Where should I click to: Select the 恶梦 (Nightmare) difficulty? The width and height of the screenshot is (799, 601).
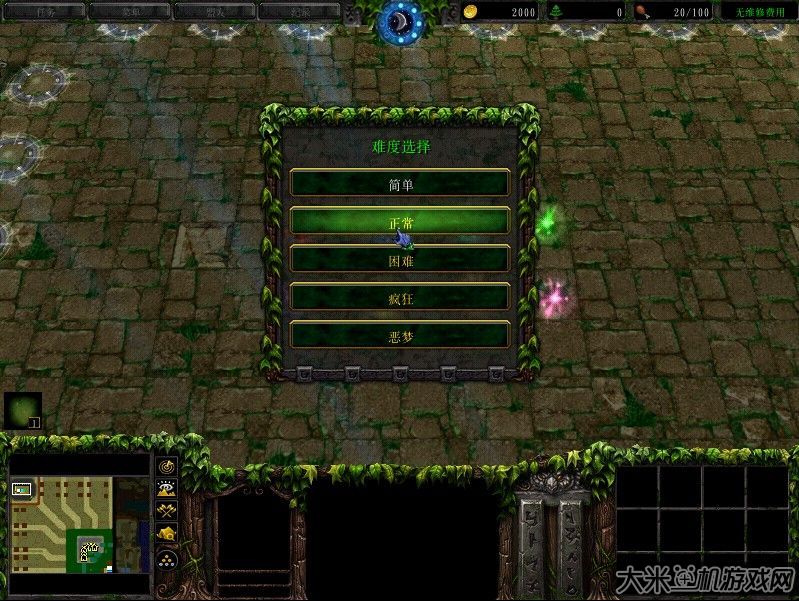(x=400, y=335)
